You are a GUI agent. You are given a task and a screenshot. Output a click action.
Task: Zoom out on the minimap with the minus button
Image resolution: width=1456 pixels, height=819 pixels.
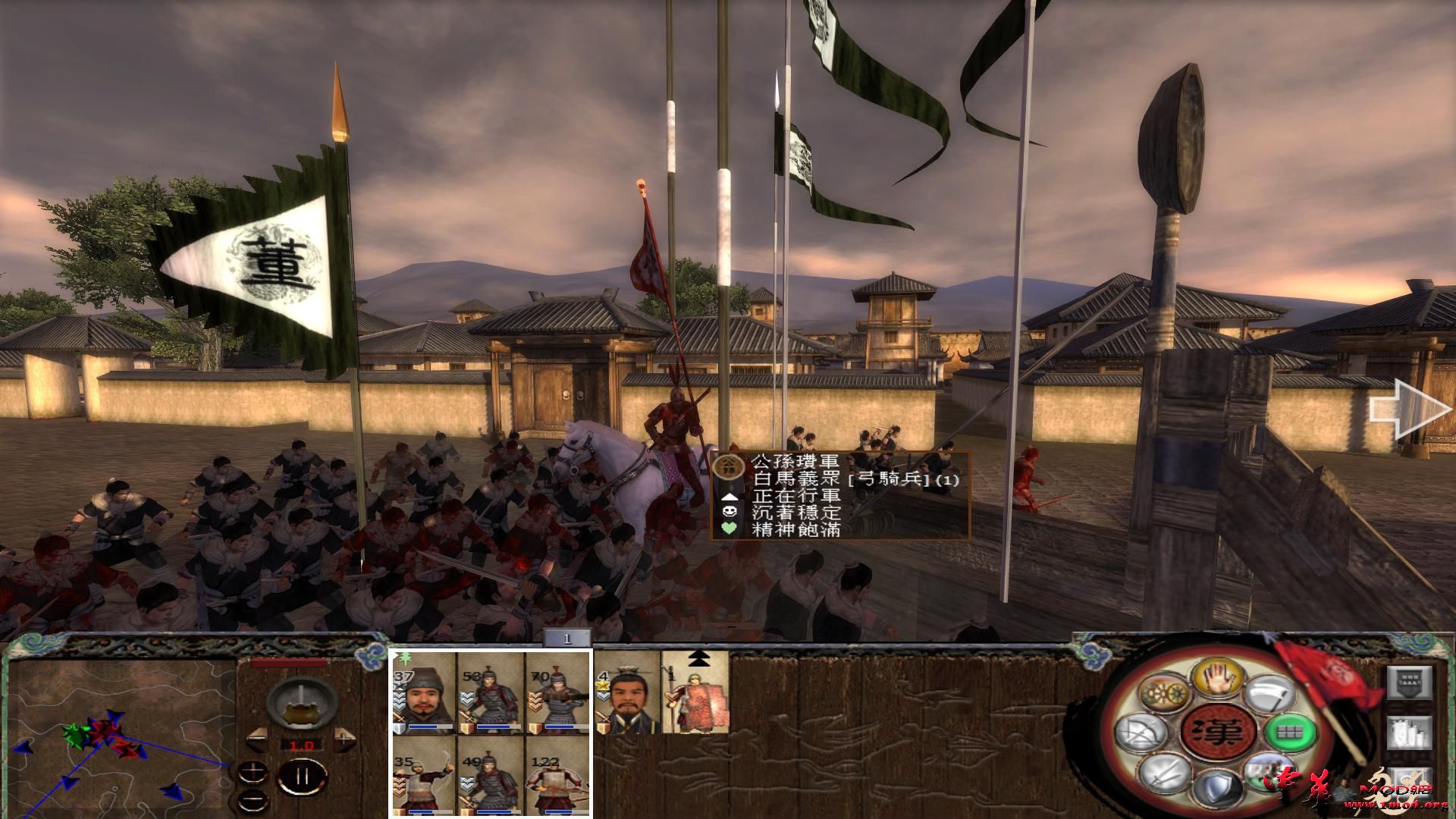253,799
